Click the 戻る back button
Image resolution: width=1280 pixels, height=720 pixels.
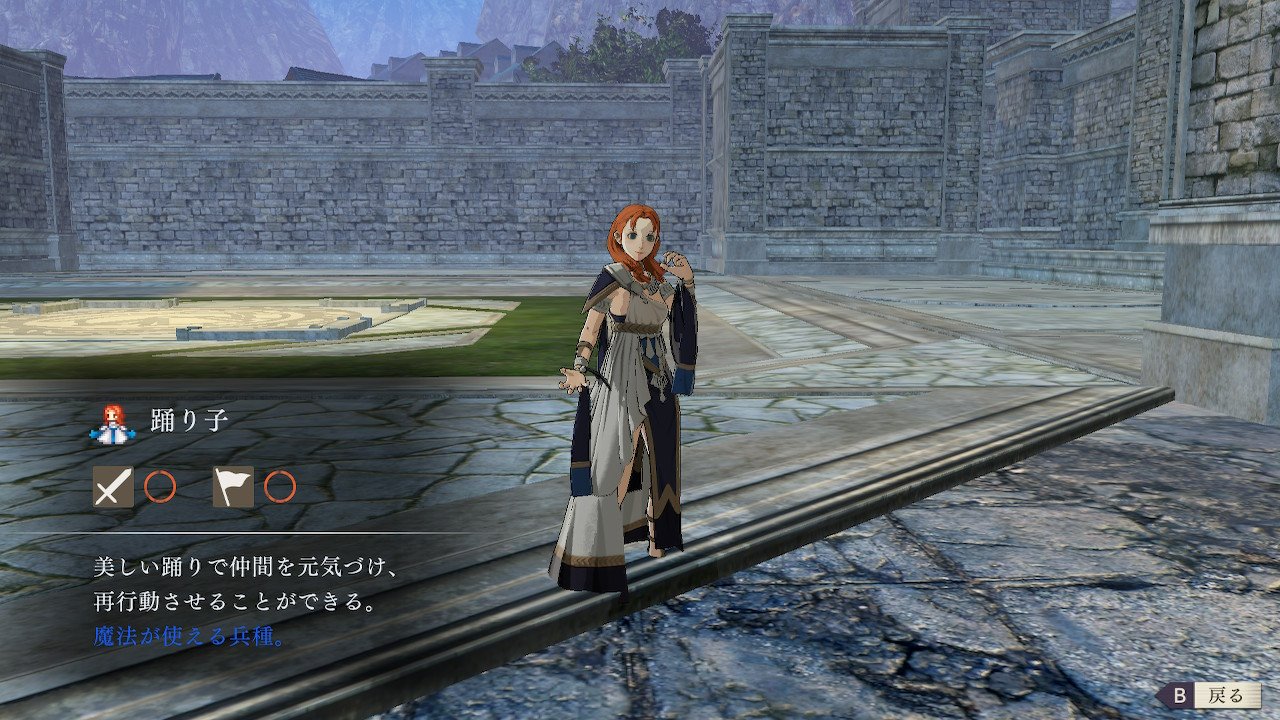coord(1211,695)
